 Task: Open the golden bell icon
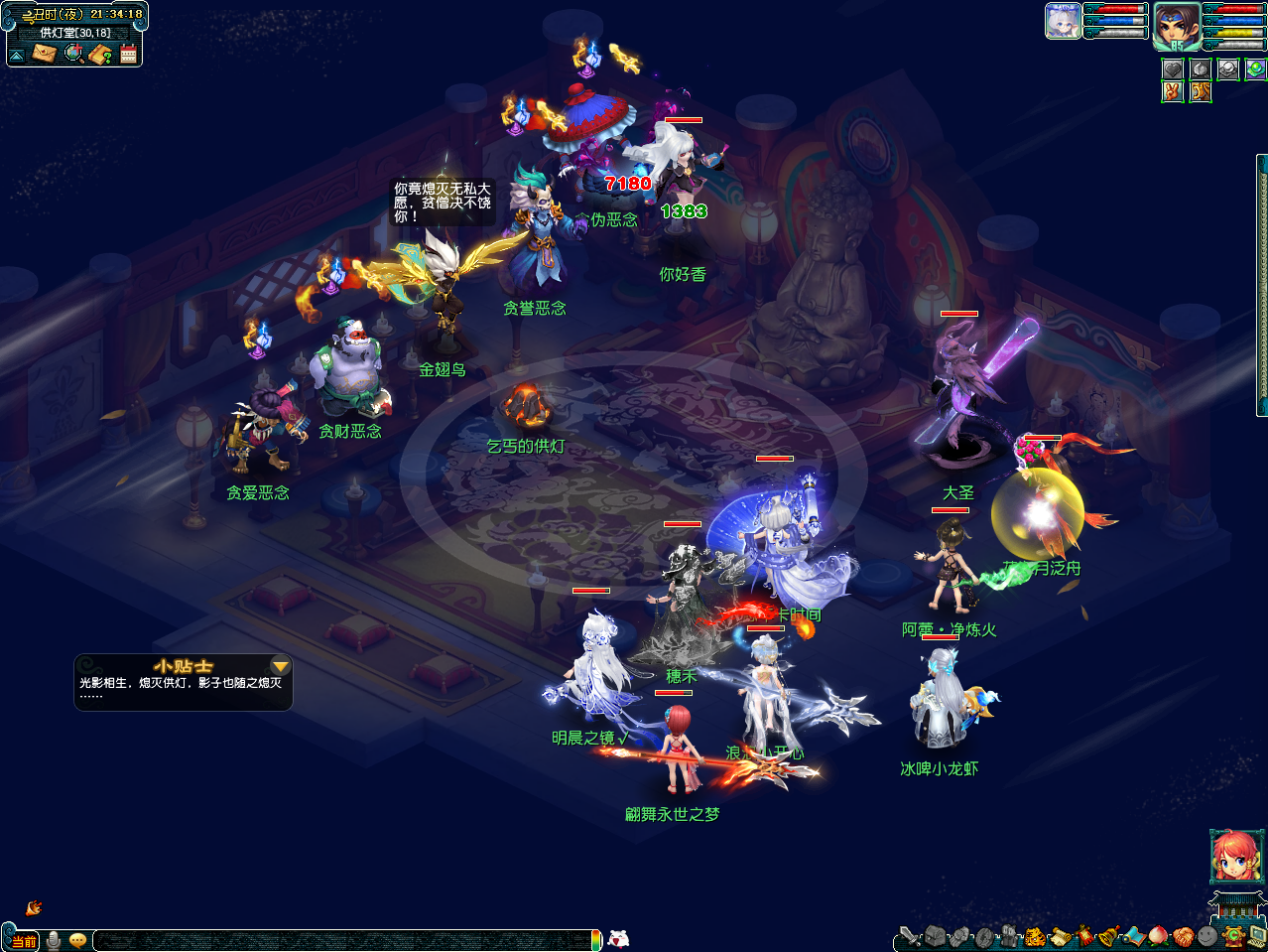(1109, 937)
